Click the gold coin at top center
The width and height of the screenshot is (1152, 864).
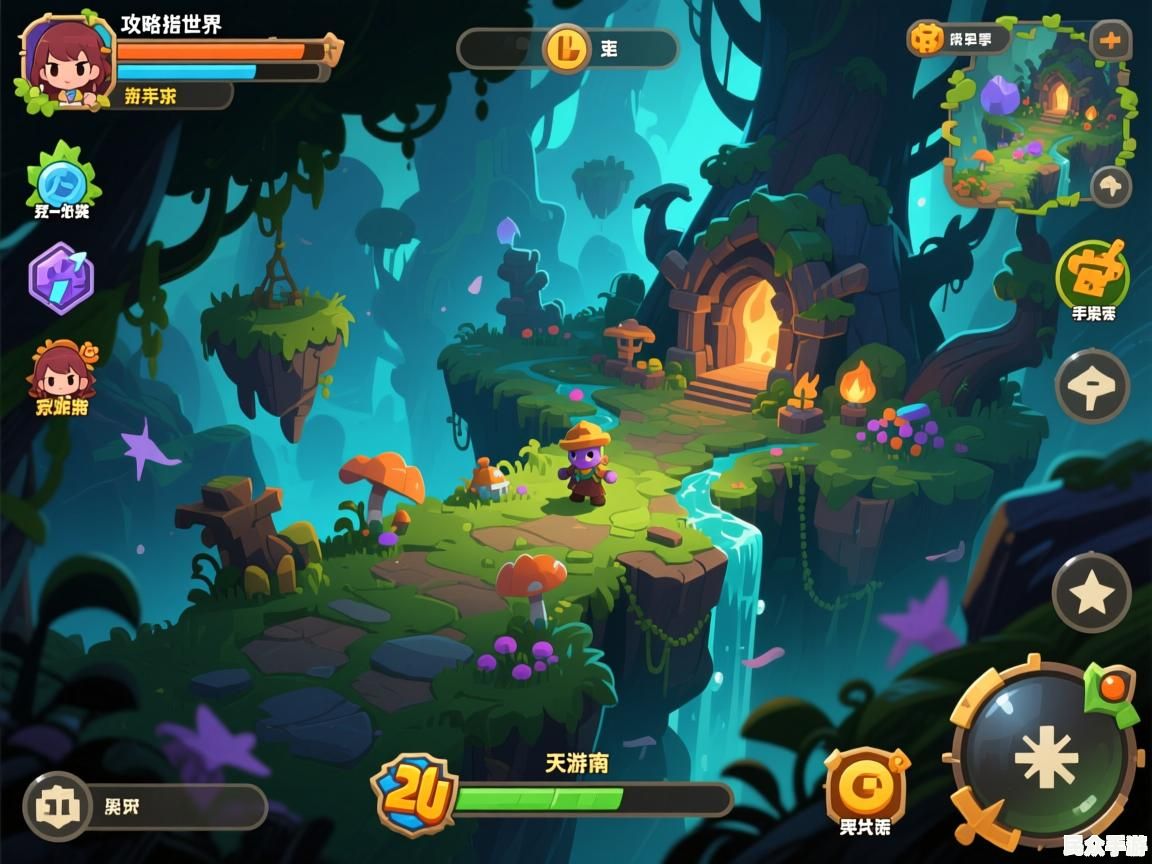point(568,47)
